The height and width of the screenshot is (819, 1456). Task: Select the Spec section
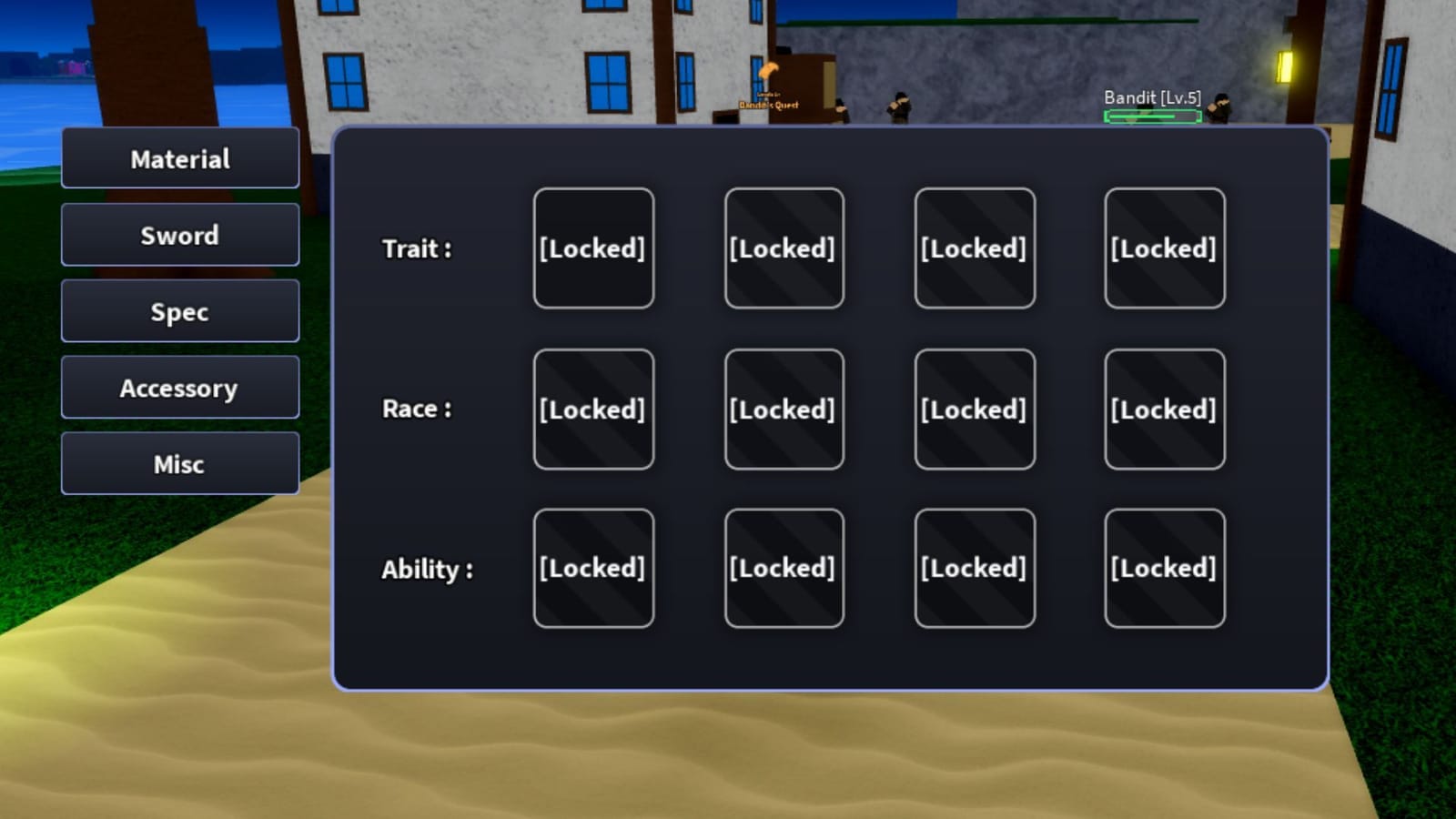pos(179,311)
